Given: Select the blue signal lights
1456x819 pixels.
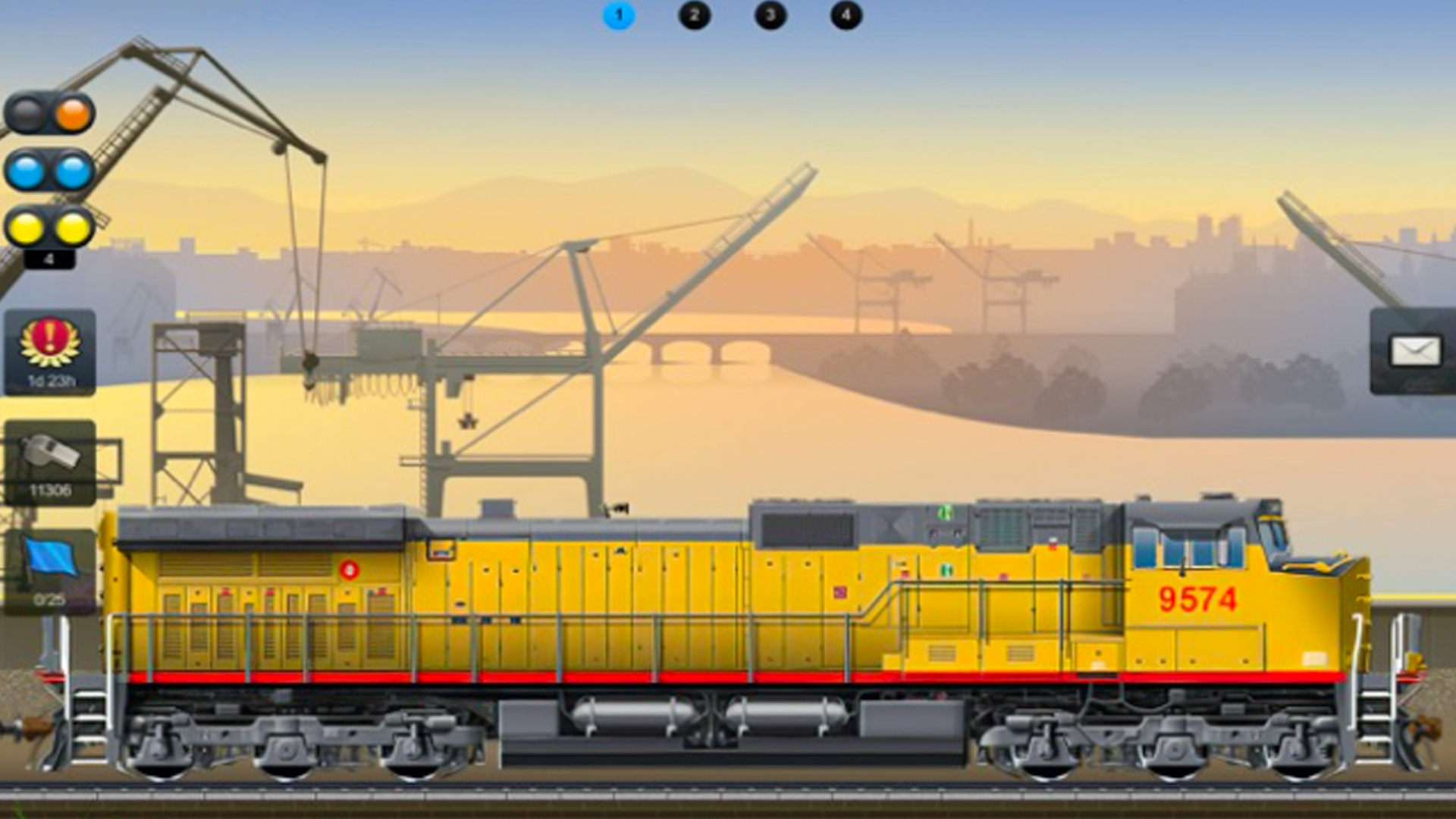Looking at the screenshot, I should (x=50, y=171).
